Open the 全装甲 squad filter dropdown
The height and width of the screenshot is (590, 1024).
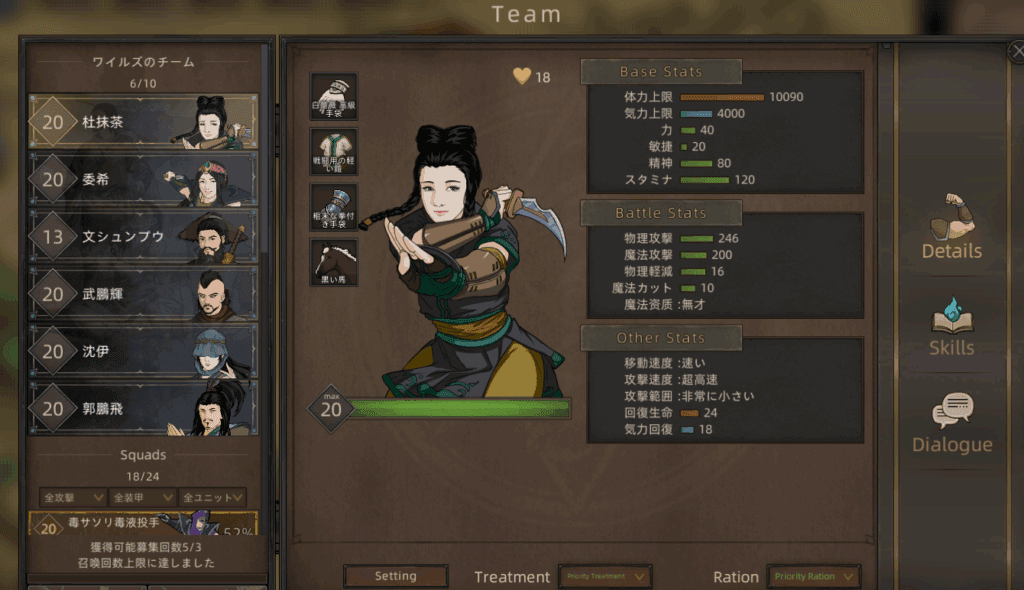point(143,497)
